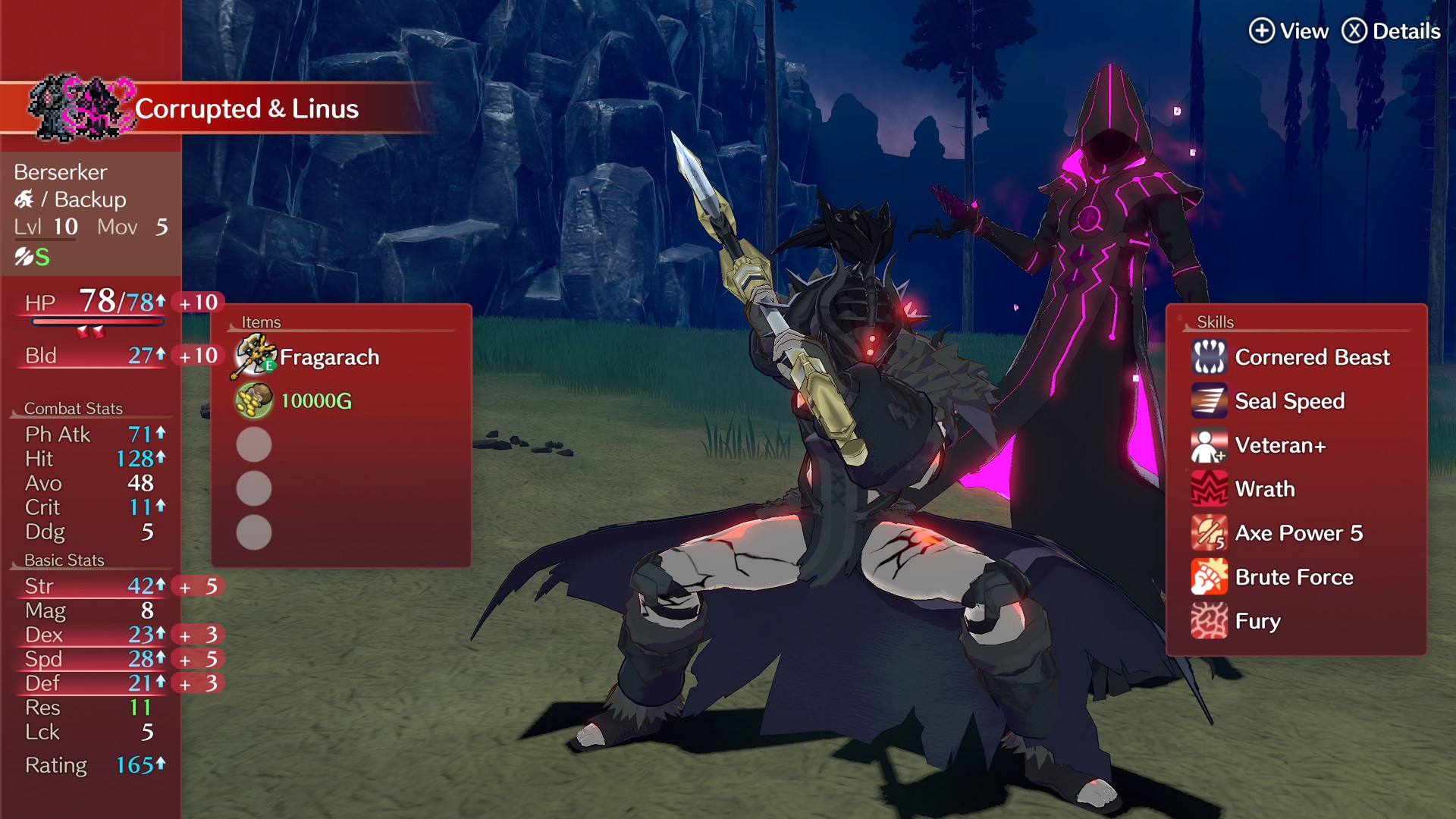Open the Axe Power 5 skill icon
The image size is (1456, 819).
point(1210,533)
